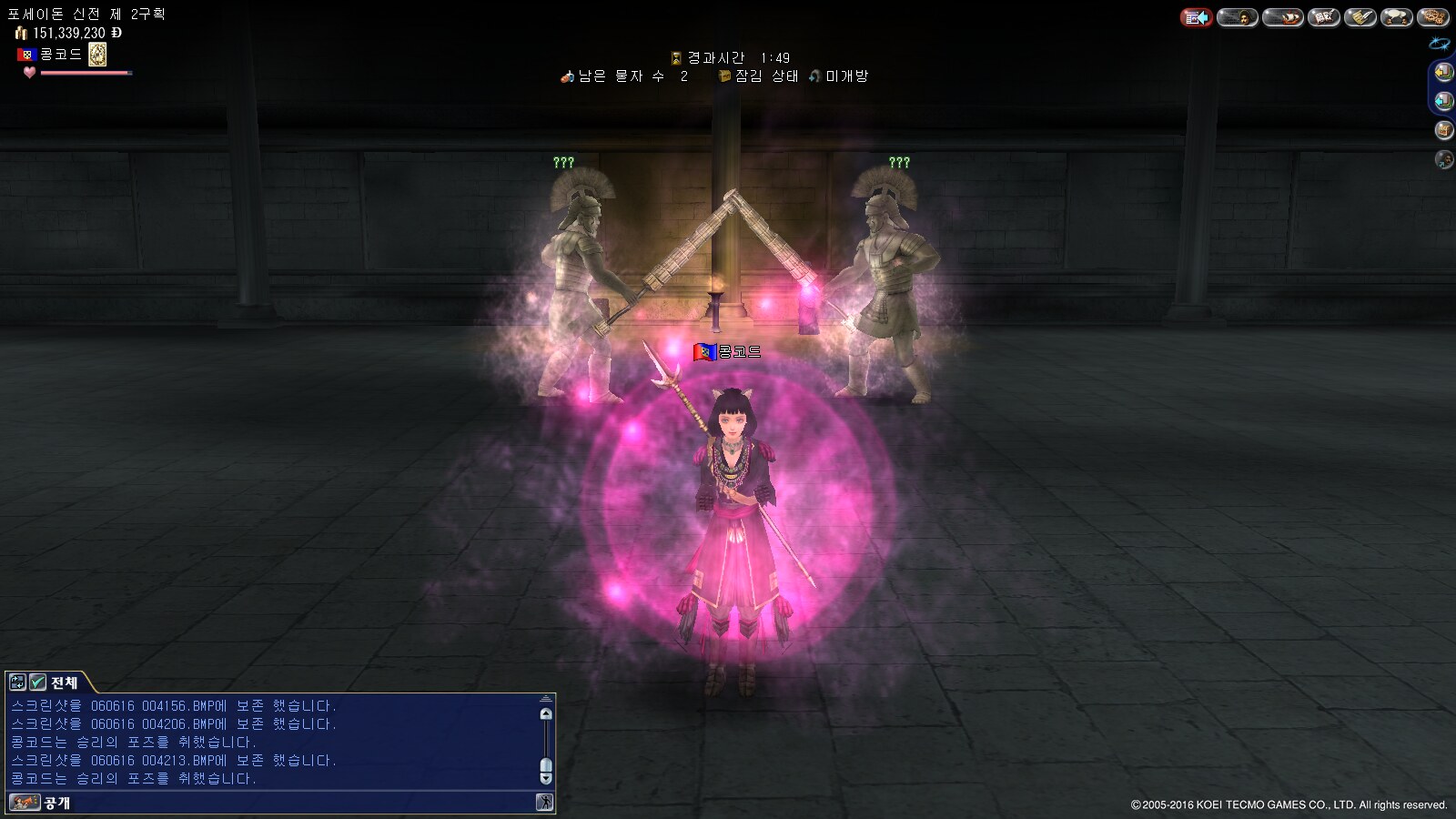Click the blue sparkling ring icon

coord(1439,43)
